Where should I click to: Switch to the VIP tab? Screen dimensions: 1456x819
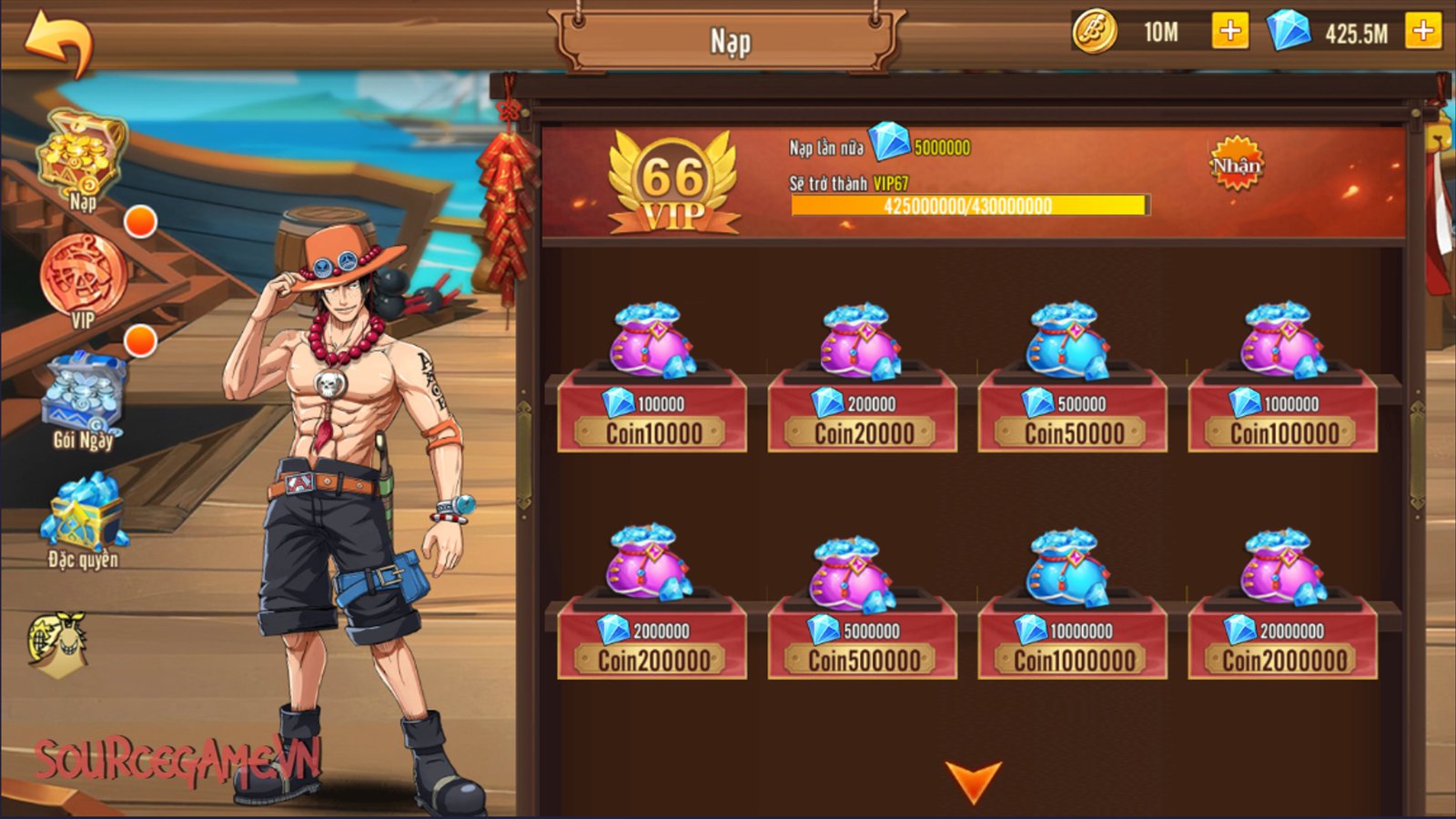82,279
